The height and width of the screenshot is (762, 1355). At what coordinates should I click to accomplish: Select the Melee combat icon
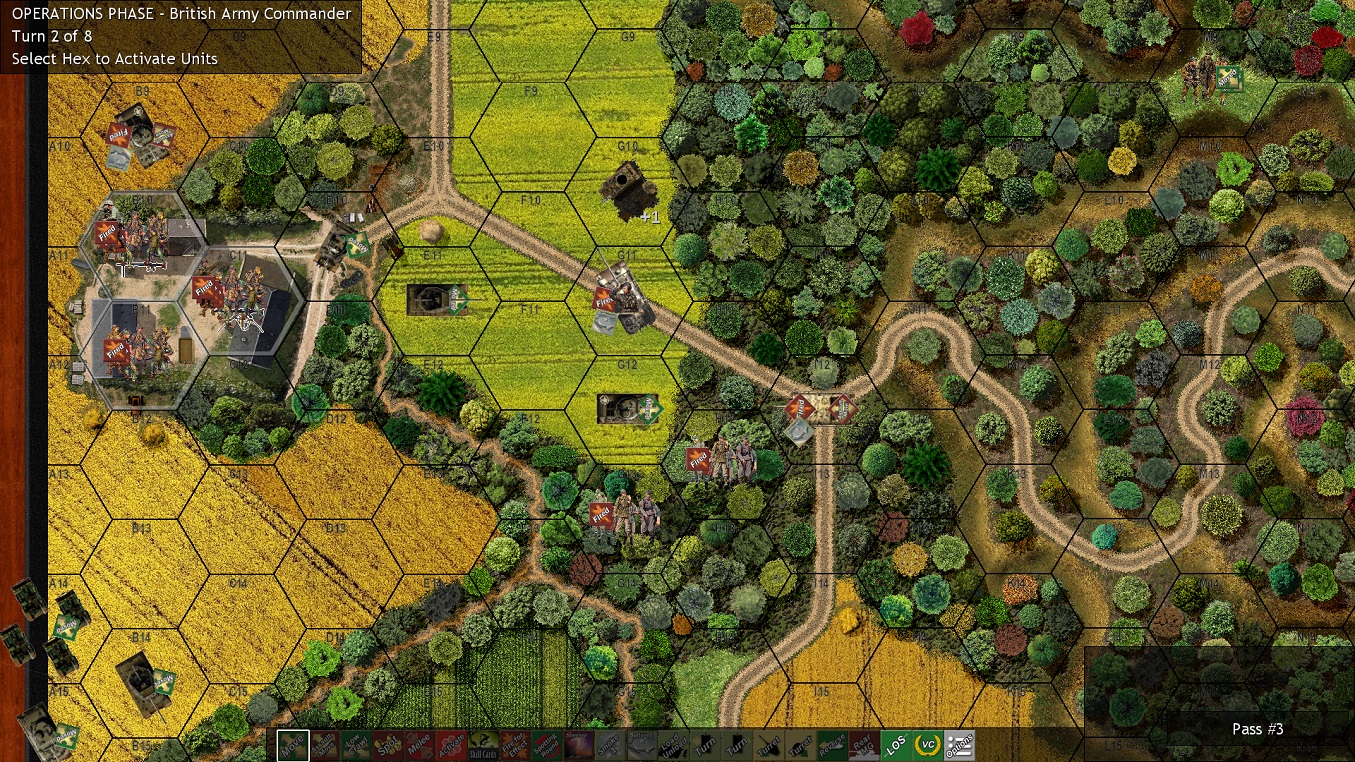[418, 745]
